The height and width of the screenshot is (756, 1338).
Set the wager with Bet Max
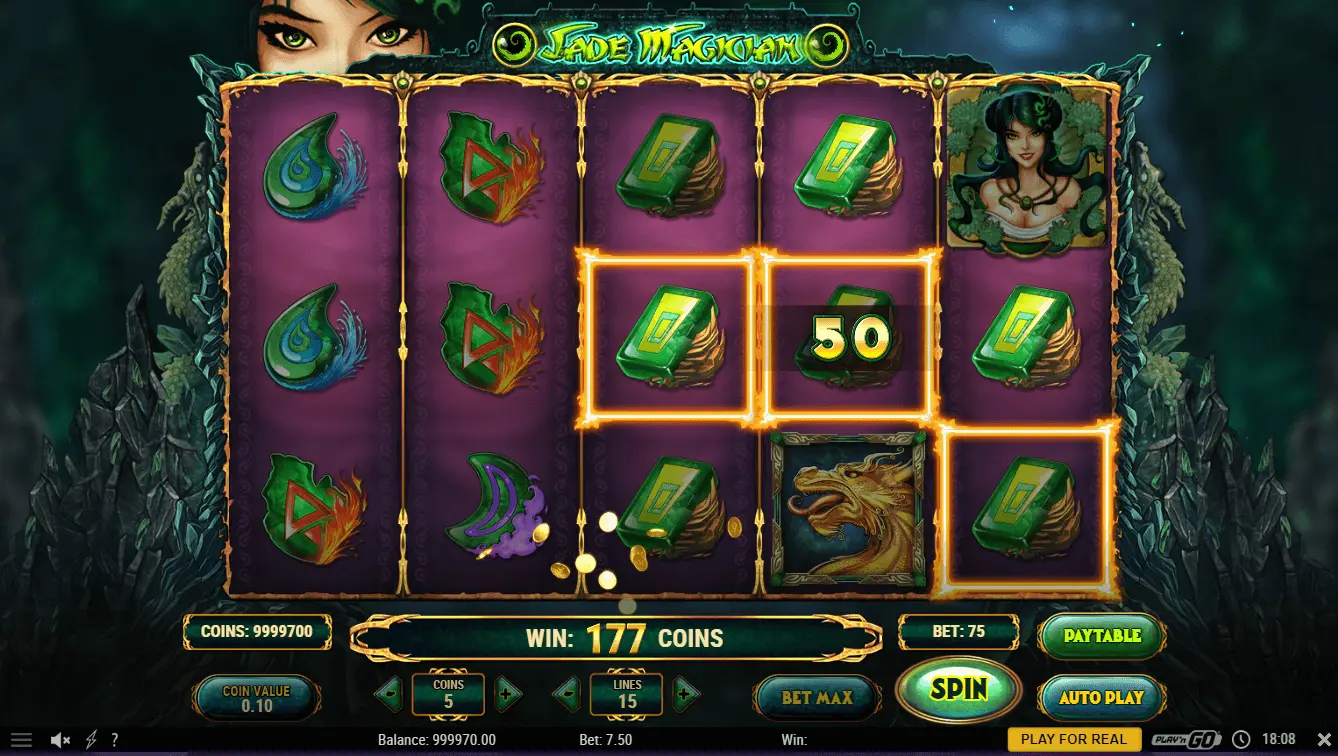pyautogui.click(x=816, y=697)
